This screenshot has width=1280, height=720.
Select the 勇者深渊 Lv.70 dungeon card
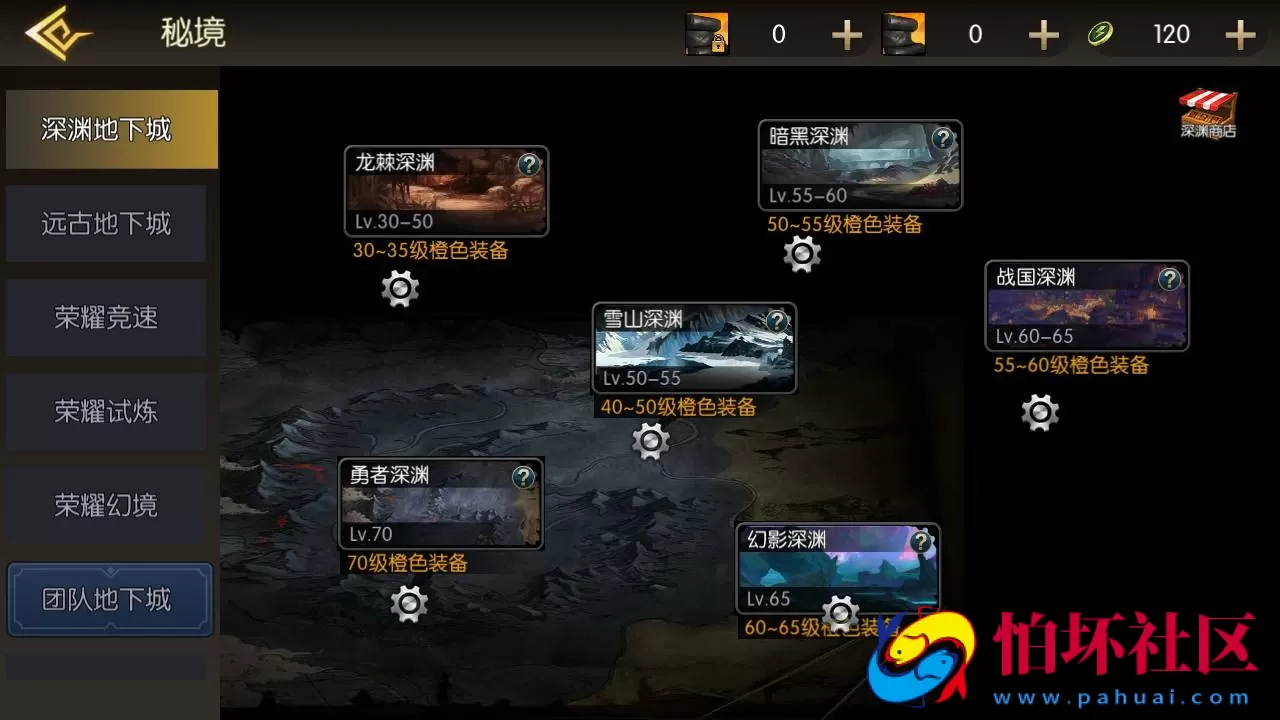click(x=440, y=503)
